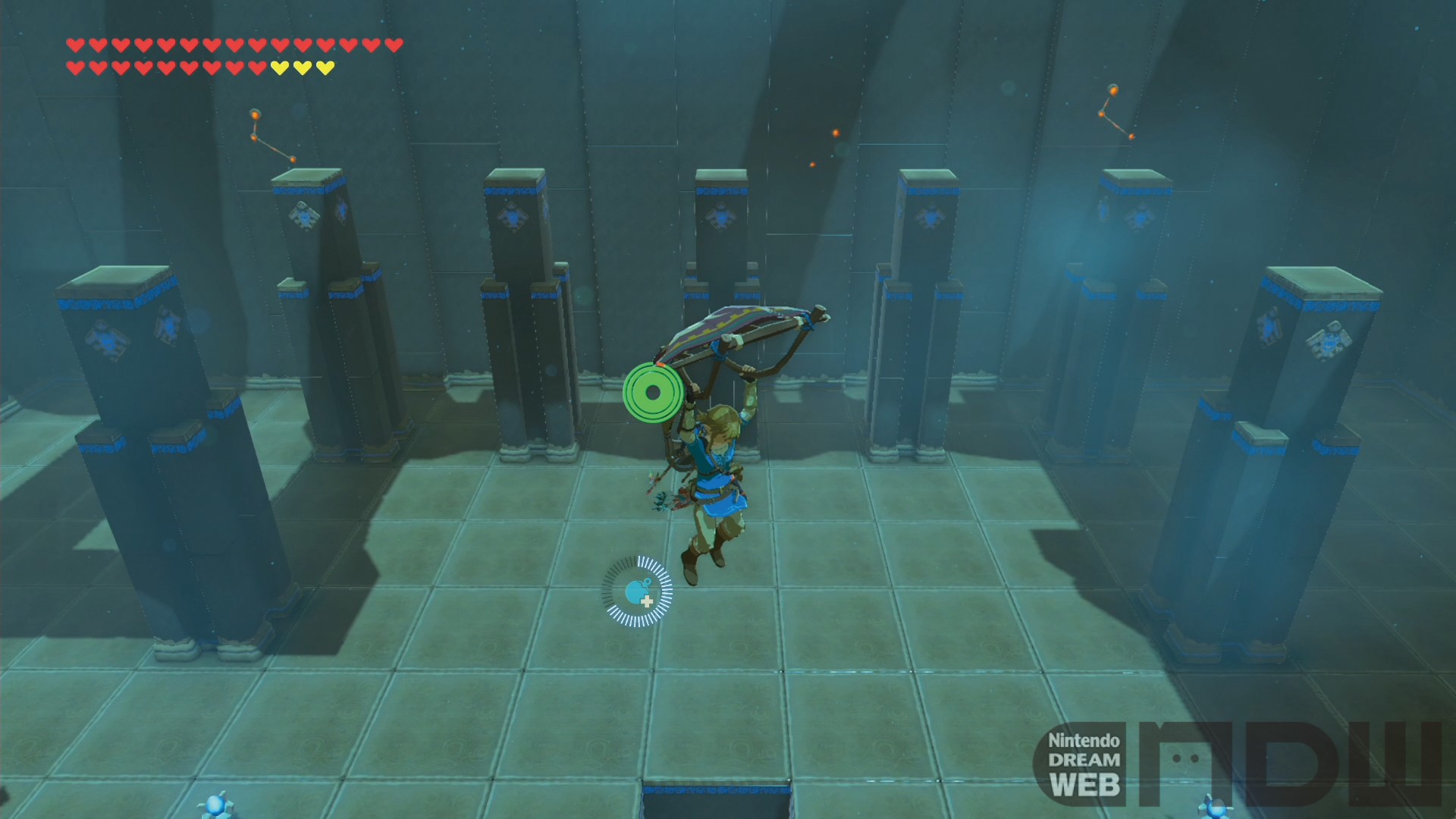This screenshot has width=1456, height=819.
Task: Click the Nintendo Dream Web watermark logo
Action: 1236,764
